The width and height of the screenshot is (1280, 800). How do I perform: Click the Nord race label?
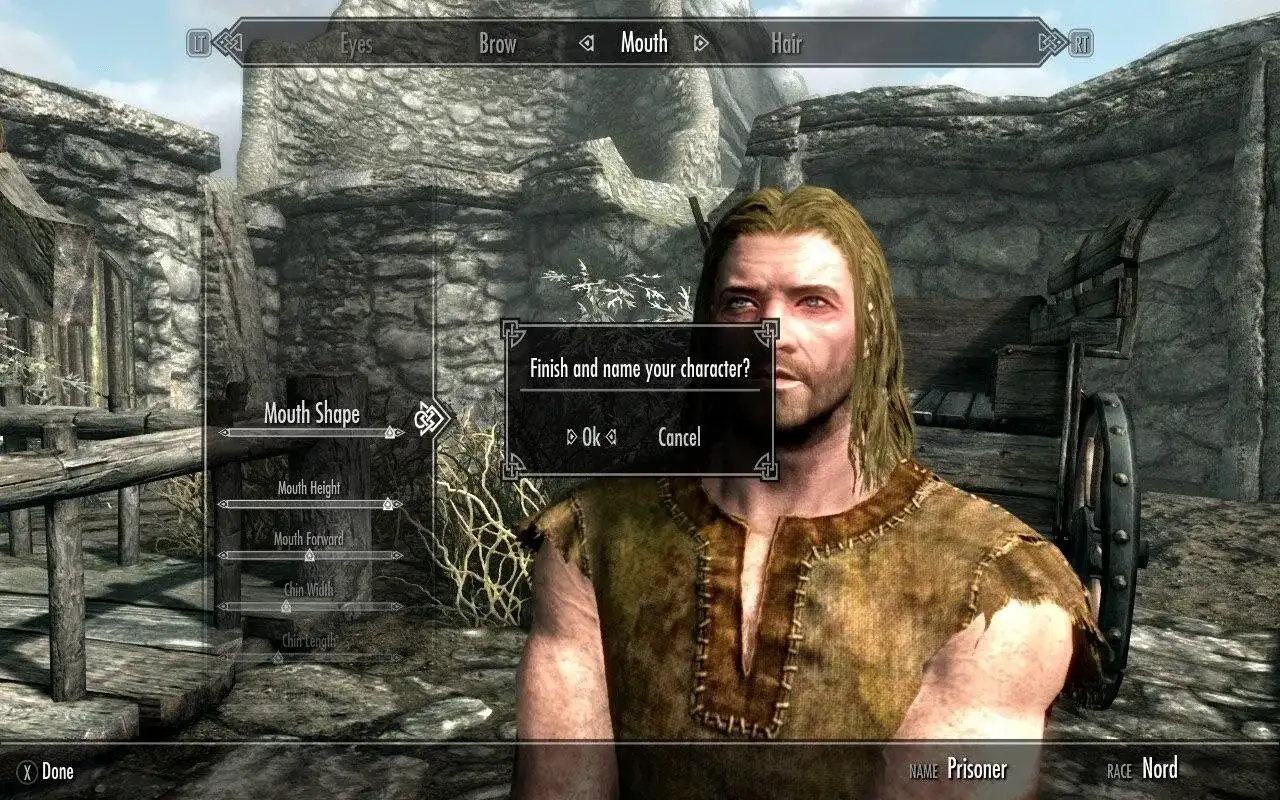(1159, 770)
